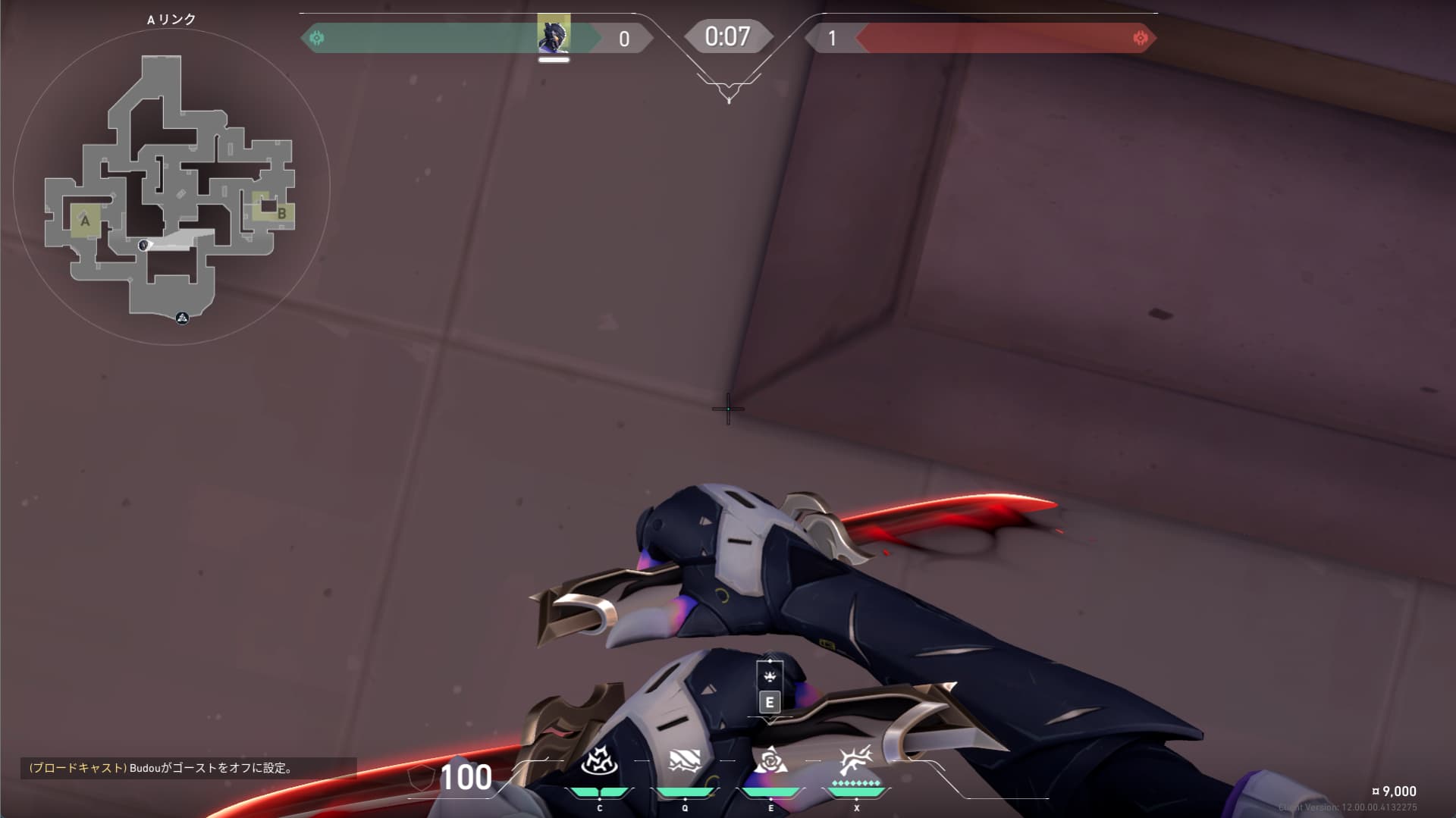Click the player position marker on minimap
Viewport: 1456px width, 818px height.
[144, 245]
